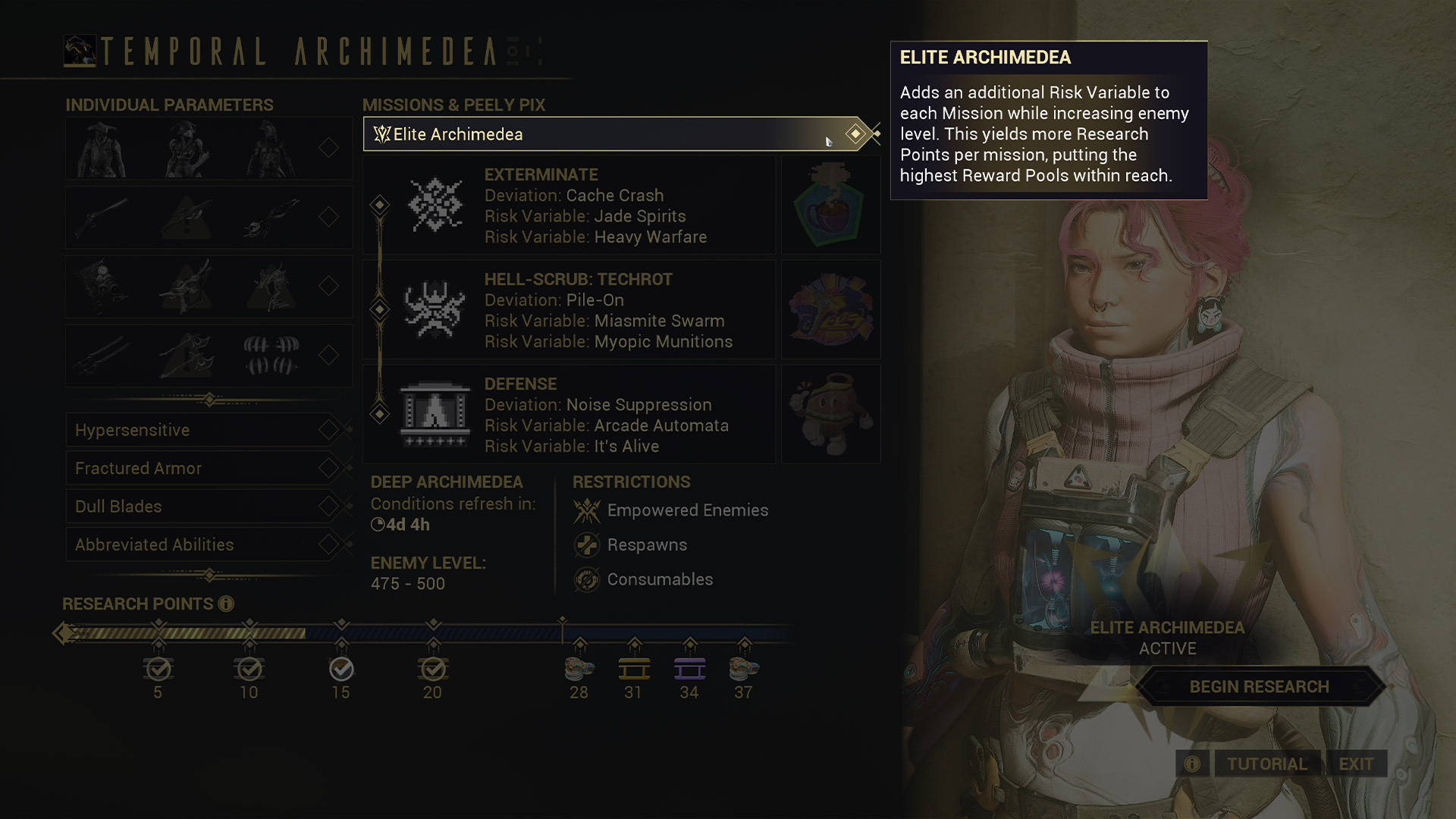Open the Tutorial
Screen dimensions: 1456x819
(x=1266, y=764)
